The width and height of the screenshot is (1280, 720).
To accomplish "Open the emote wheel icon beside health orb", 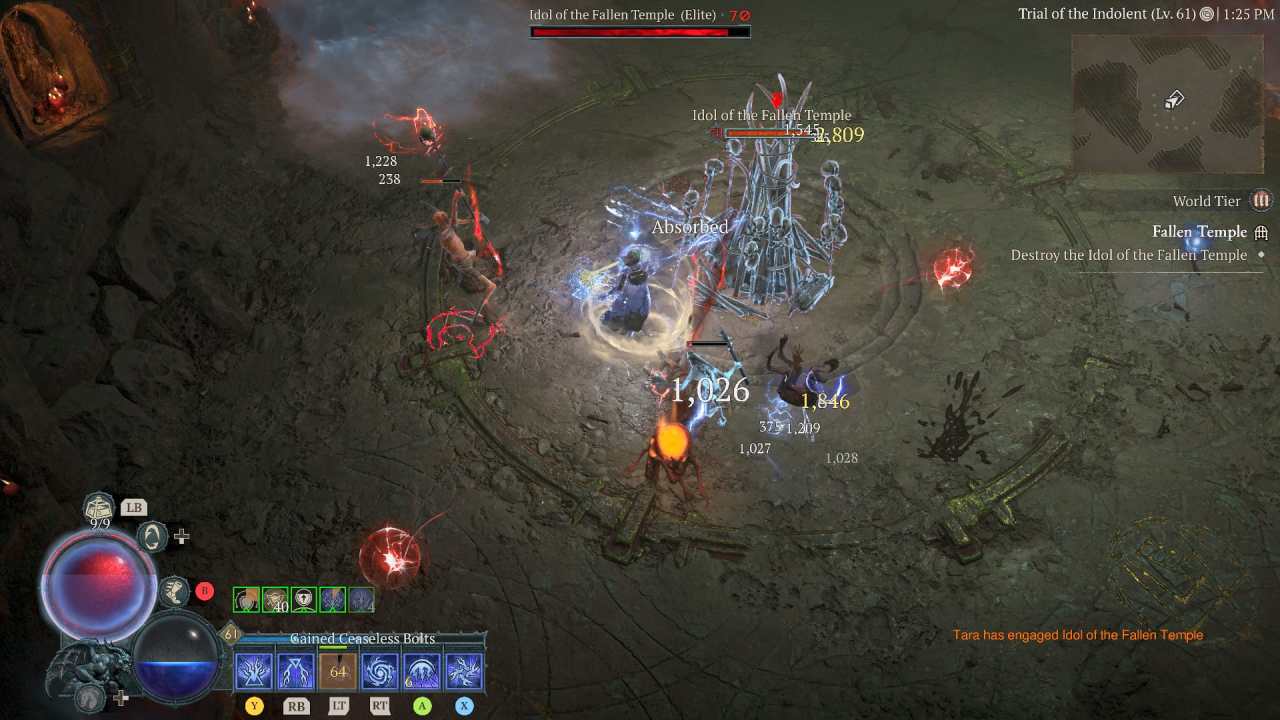I will (153, 536).
